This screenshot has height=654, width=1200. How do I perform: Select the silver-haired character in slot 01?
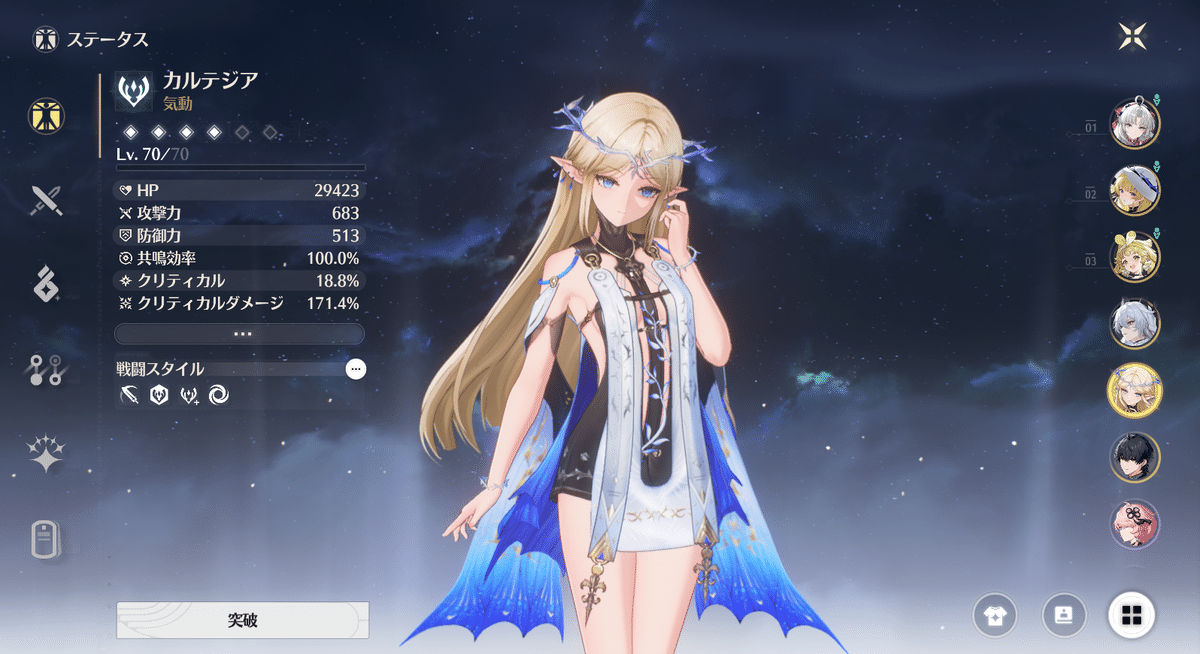[1135, 123]
